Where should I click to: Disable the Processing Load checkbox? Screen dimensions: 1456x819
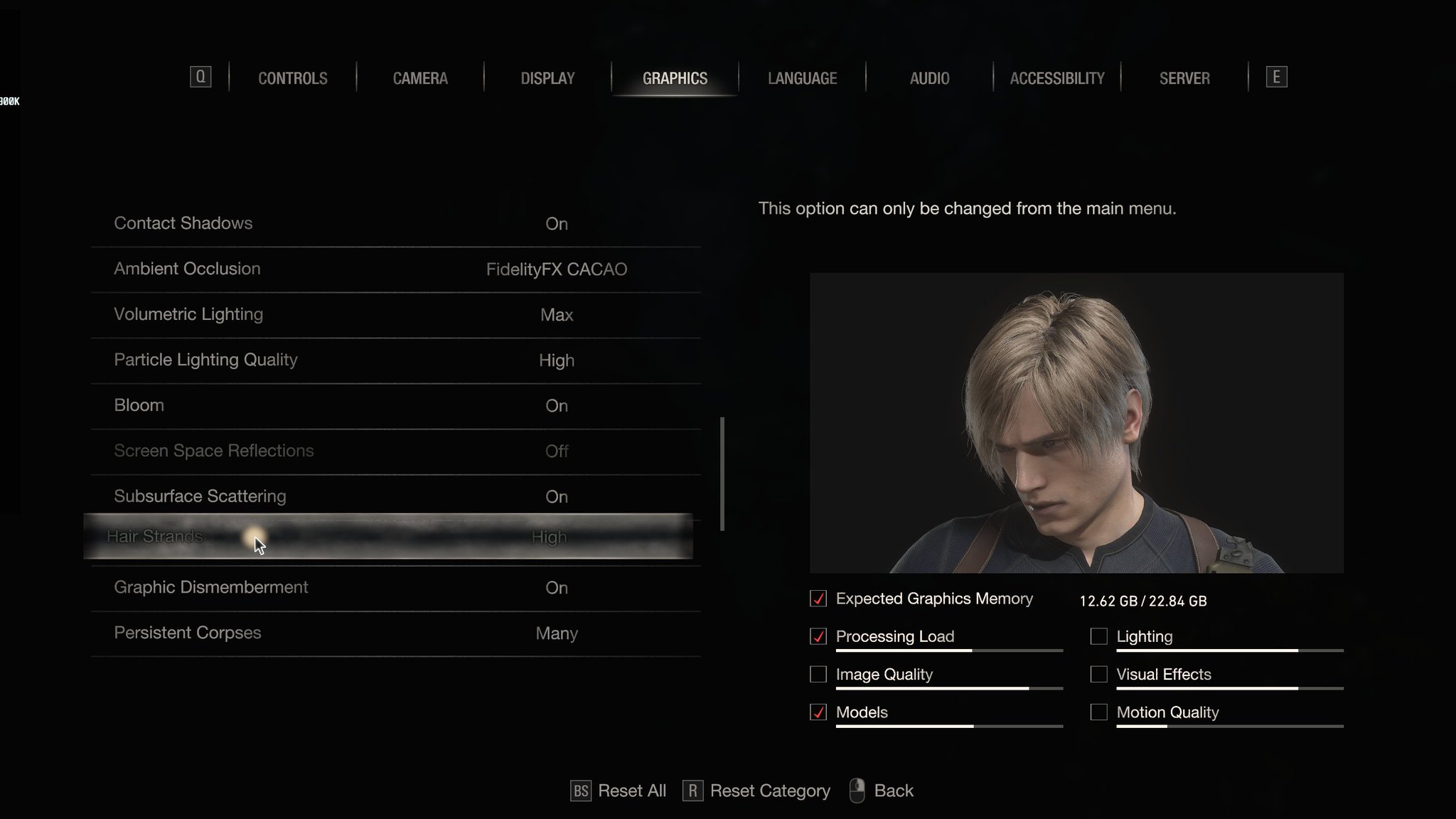[x=817, y=636]
